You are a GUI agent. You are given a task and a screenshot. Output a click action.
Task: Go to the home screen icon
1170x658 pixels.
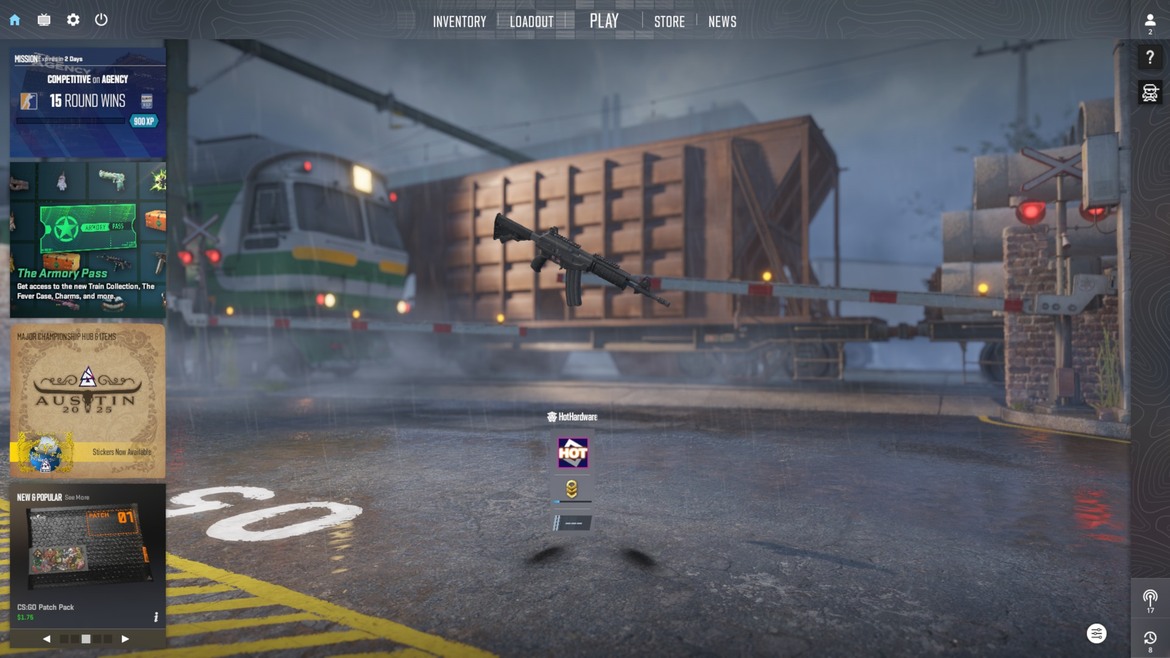(15, 20)
